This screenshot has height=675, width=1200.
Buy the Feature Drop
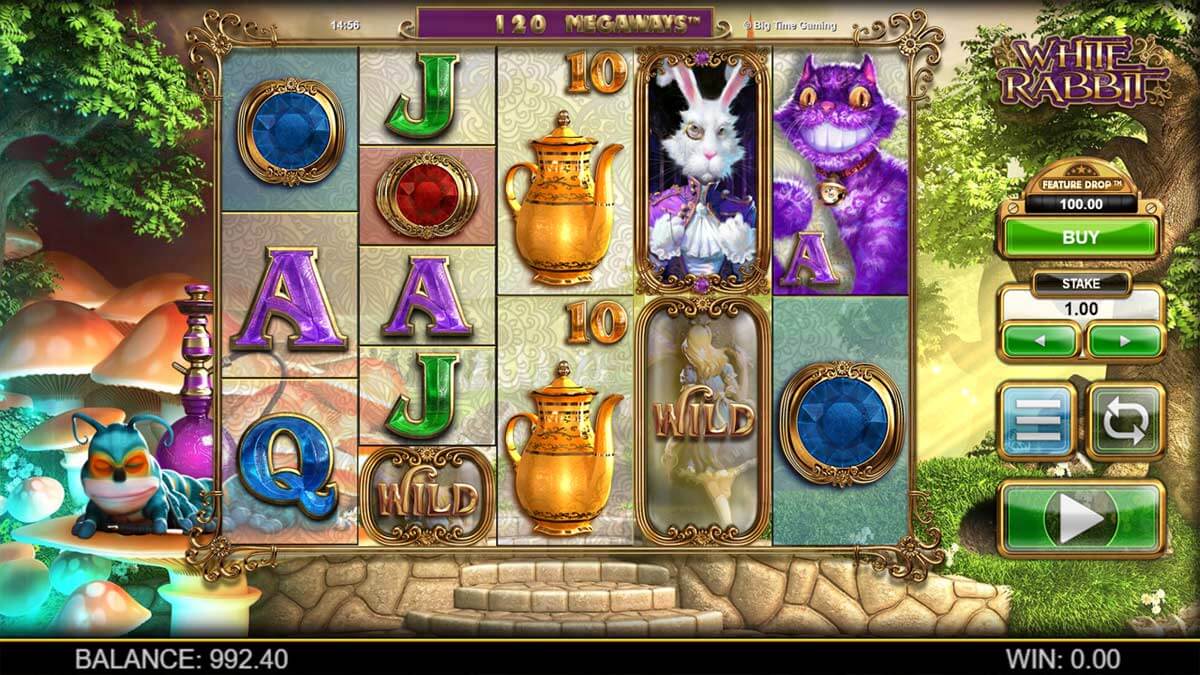[1081, 238]
